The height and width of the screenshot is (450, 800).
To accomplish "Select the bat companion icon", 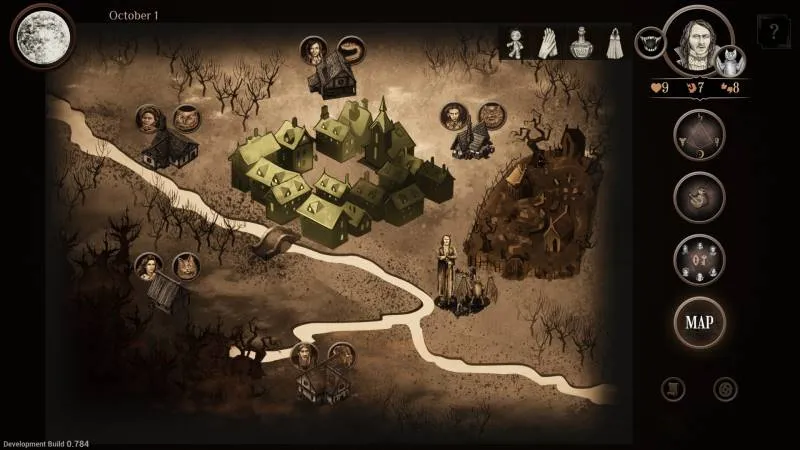I will point(733,60).
